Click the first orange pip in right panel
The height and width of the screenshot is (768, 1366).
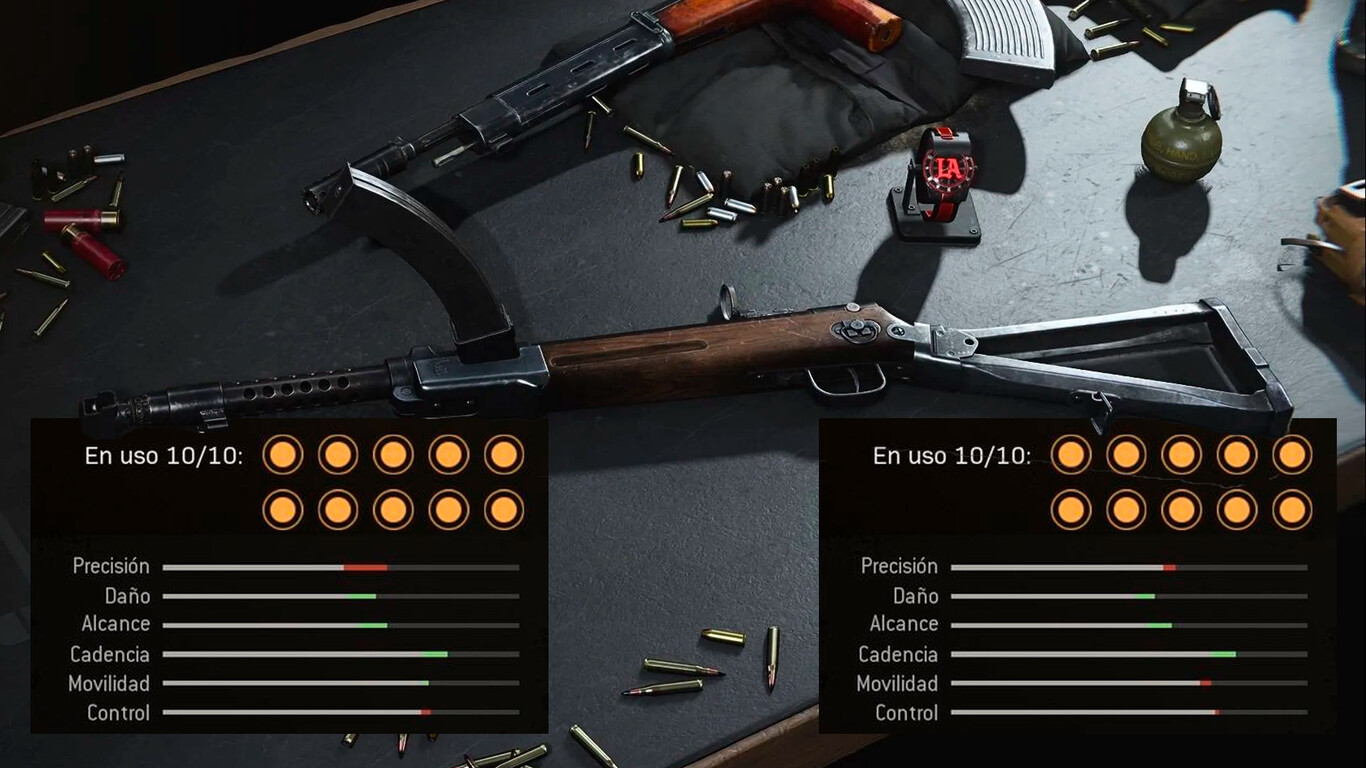(x=1069, y=454)
